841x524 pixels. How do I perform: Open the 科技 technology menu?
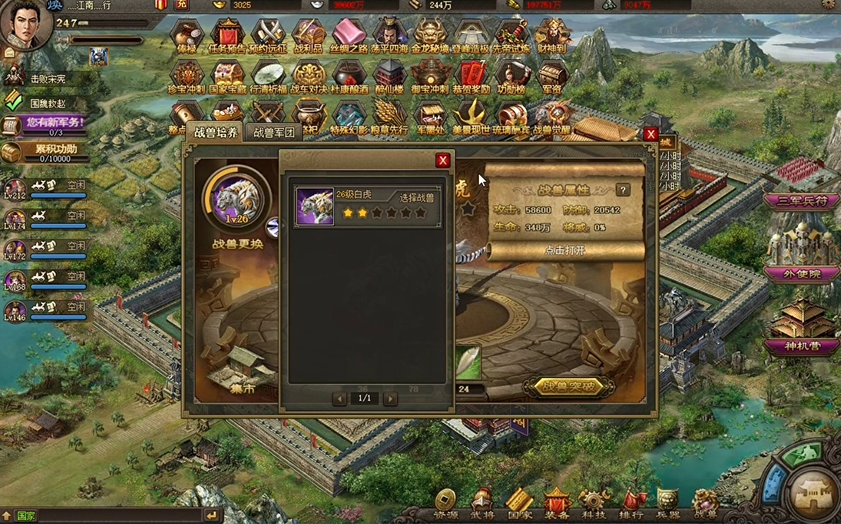point(594,502)
